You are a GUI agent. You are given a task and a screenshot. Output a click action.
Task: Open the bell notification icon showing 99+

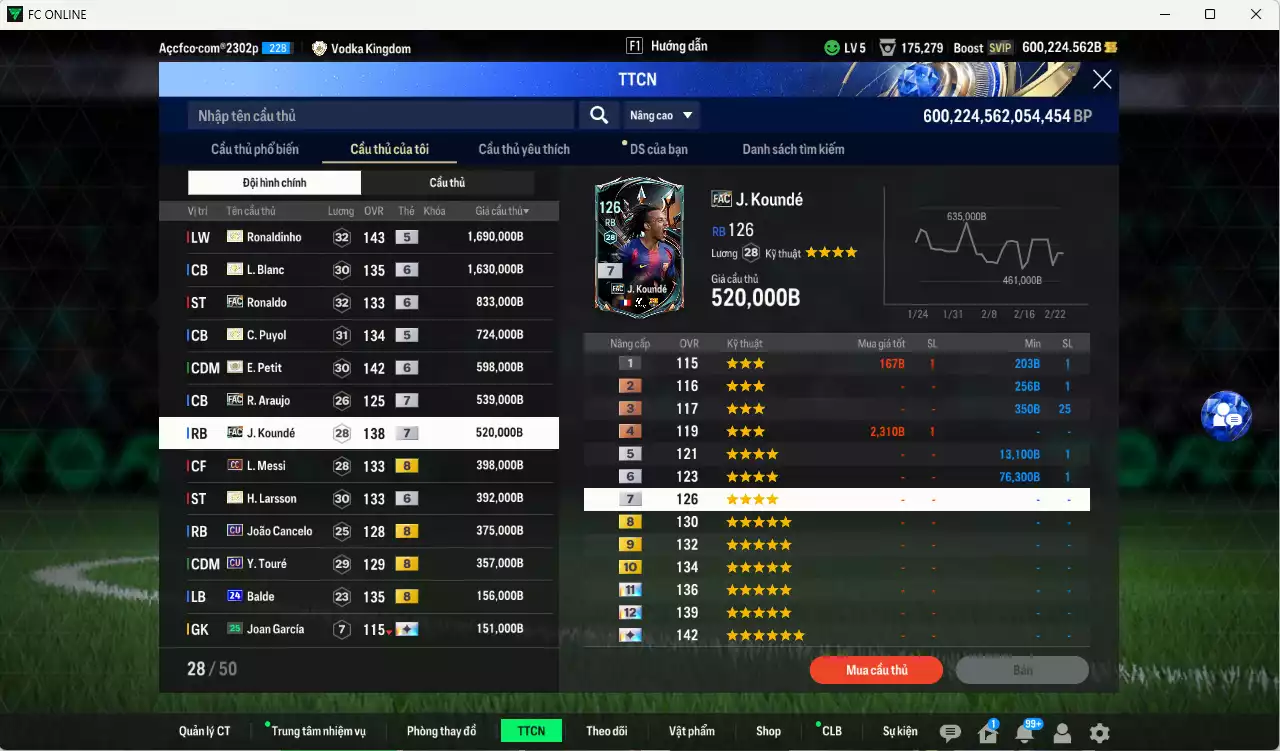coord(1025,732)
